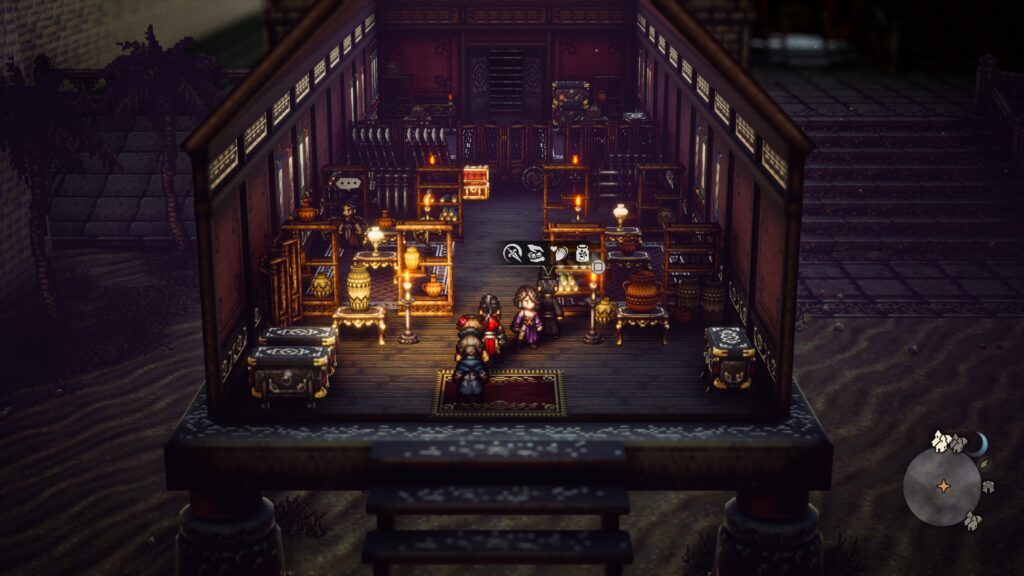Pick the Soothe herb jar path action icon

(580, 254)
